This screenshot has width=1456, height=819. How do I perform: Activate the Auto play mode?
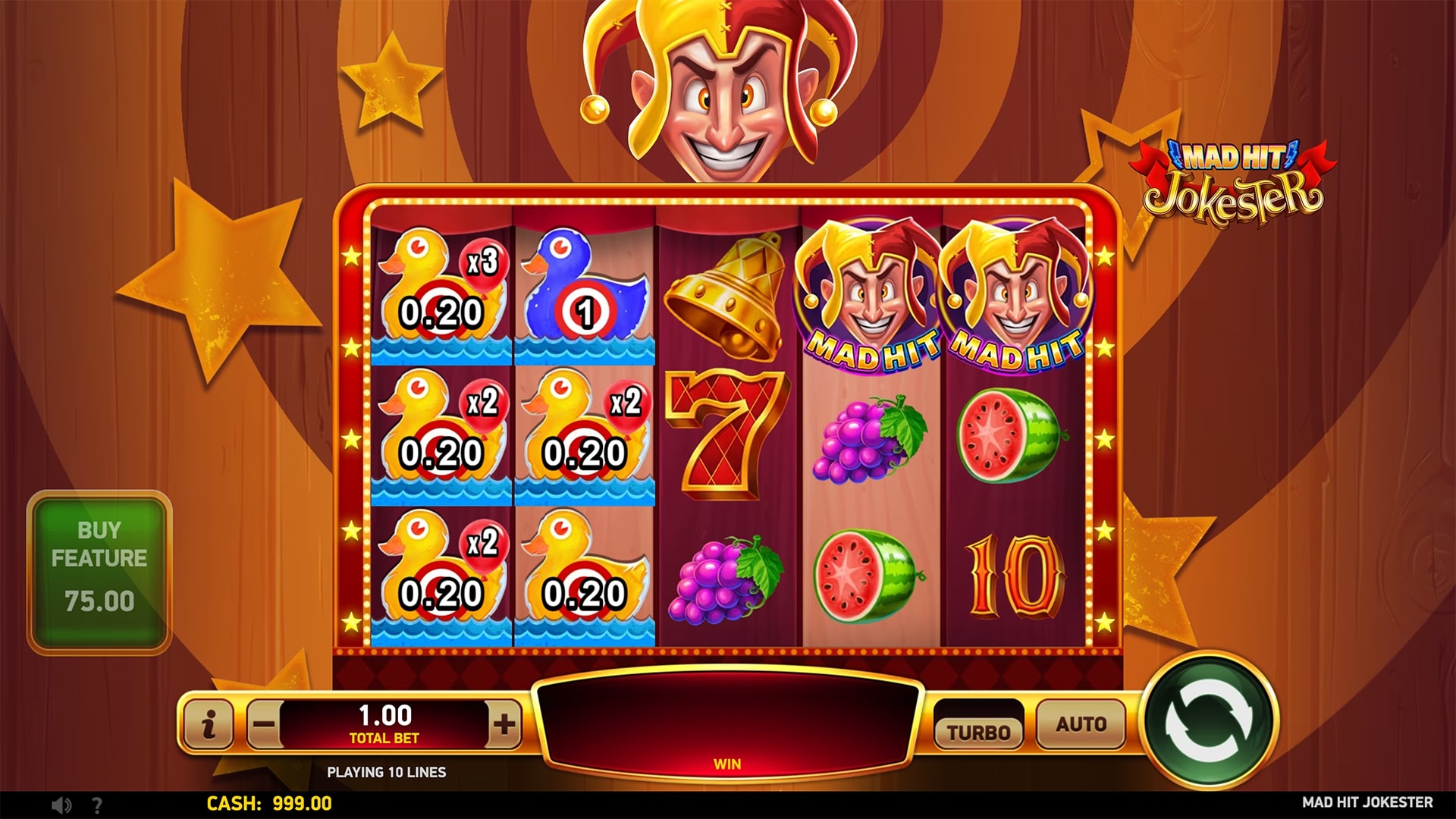(1079, 723)
